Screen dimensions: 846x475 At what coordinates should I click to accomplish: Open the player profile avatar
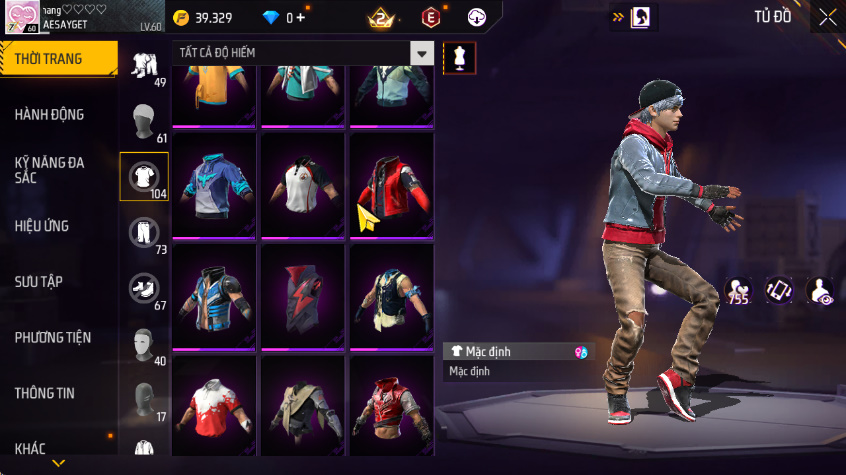click(x=22, y=17)
